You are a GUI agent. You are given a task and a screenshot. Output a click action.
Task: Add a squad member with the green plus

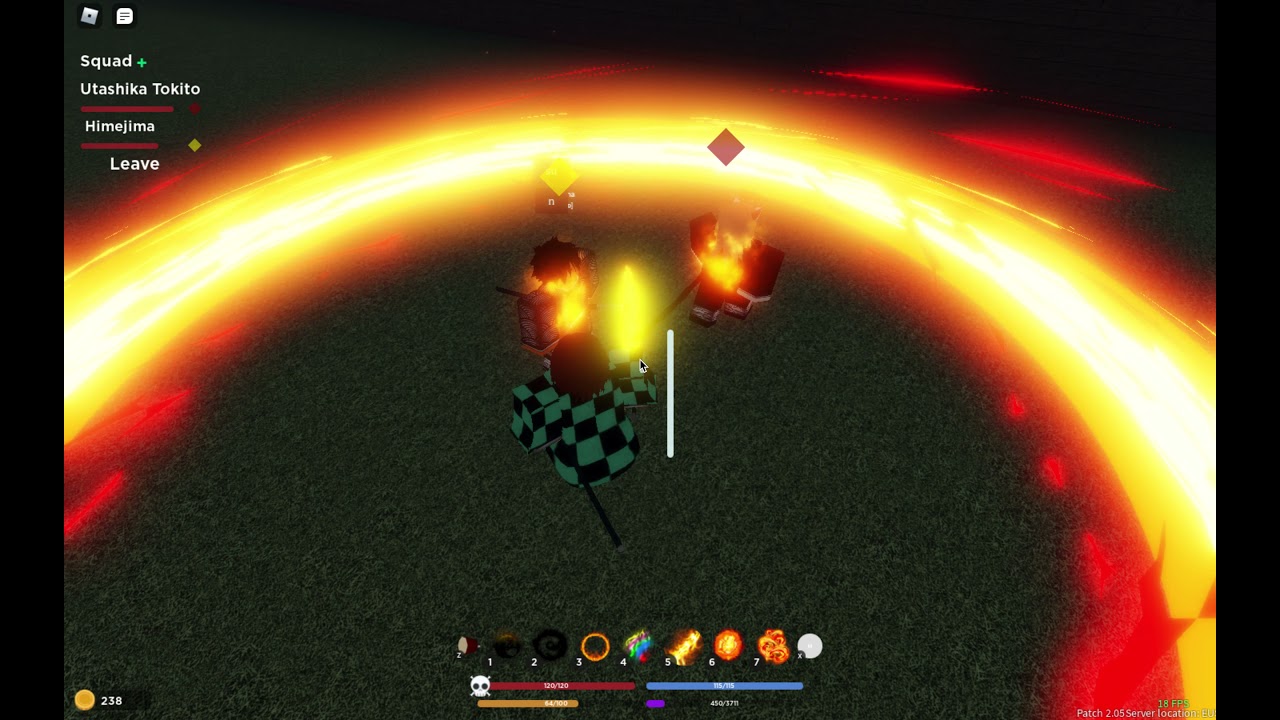click(x=142, y=62)
